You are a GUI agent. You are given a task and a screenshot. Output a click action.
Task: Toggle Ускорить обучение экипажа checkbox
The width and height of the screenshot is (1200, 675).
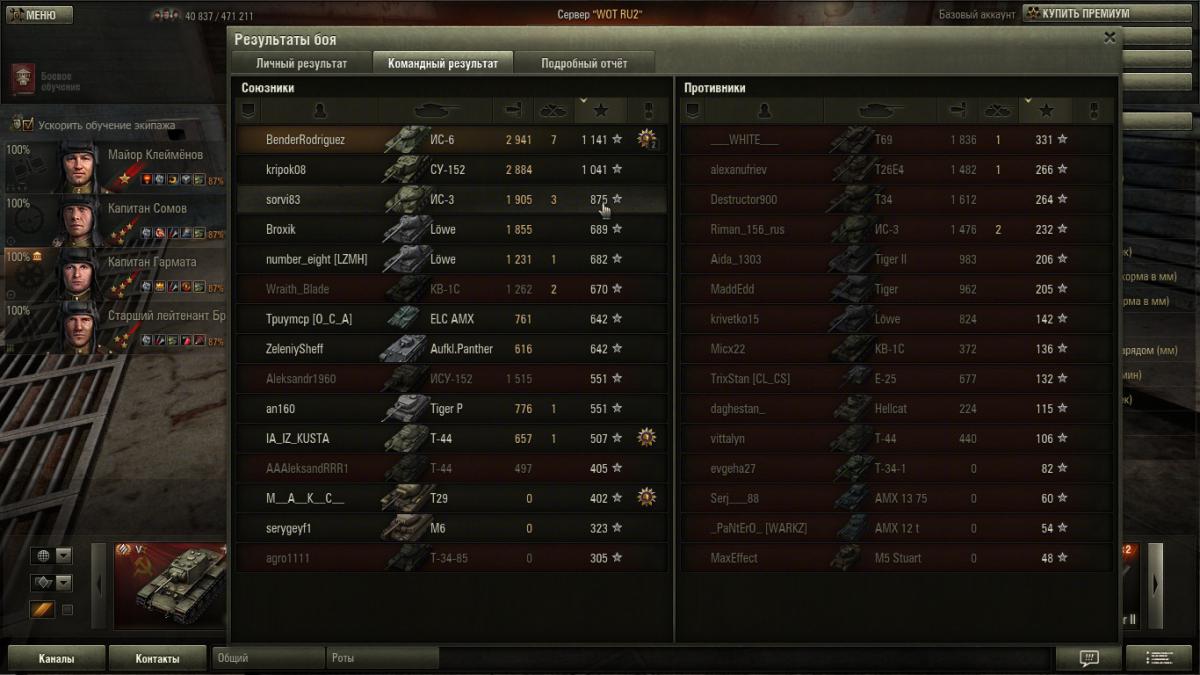pos(18,126)
